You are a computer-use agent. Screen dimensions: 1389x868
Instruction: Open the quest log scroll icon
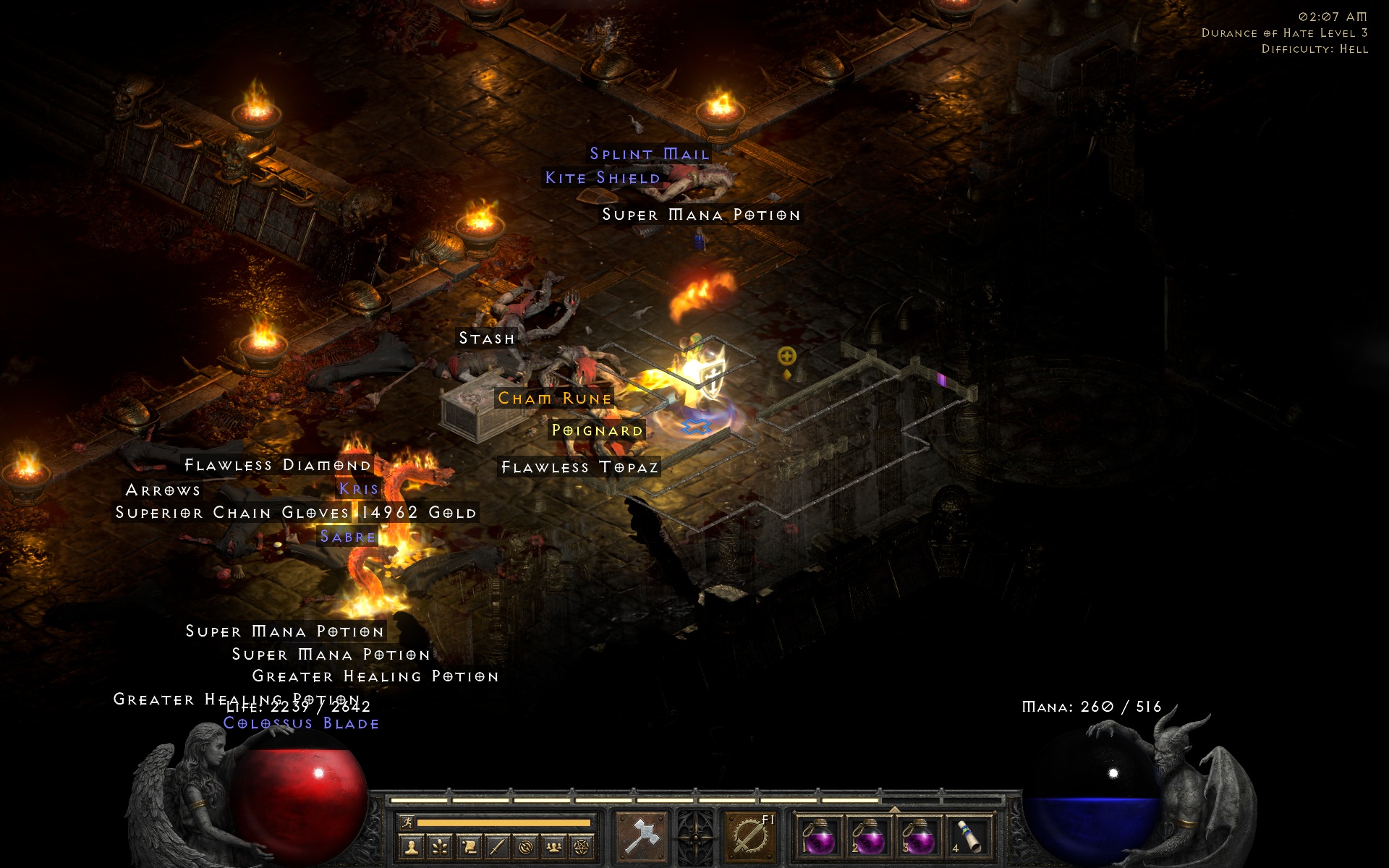(x=469, y=846)
